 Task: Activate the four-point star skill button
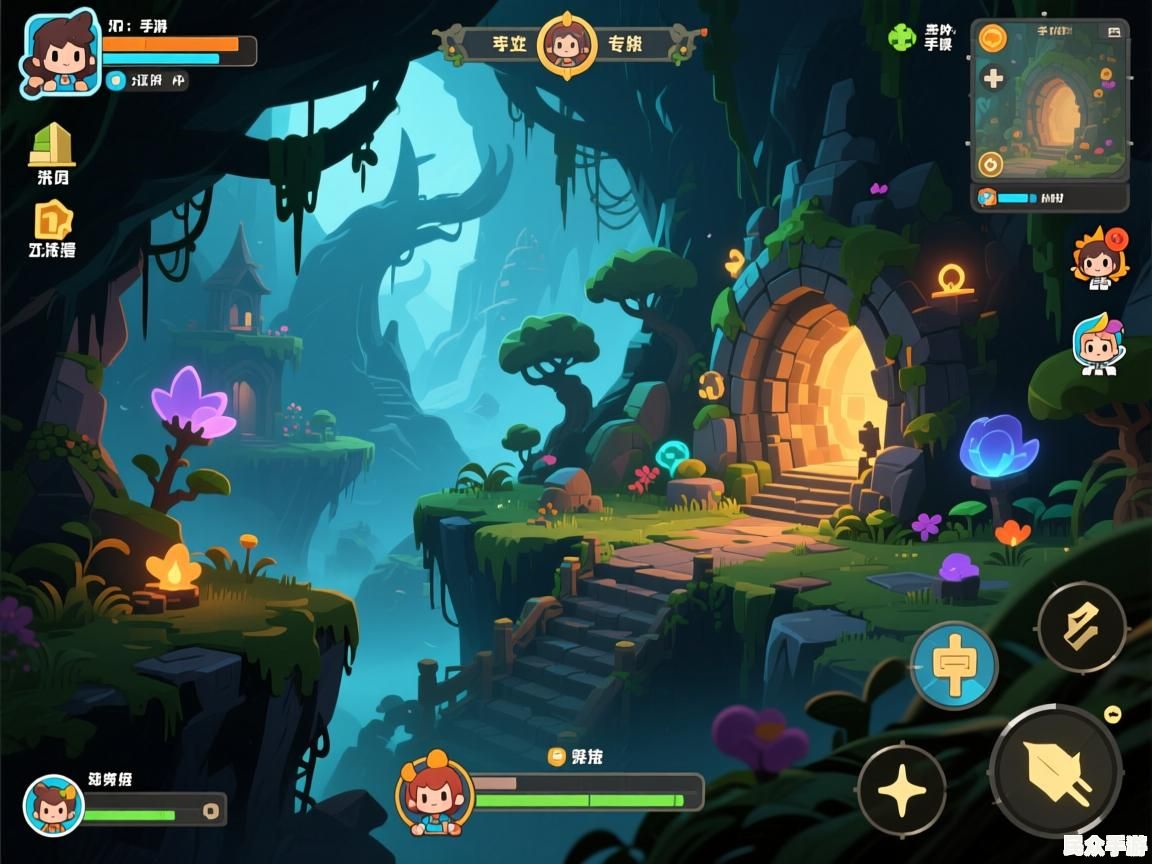(x=901, y=790)
